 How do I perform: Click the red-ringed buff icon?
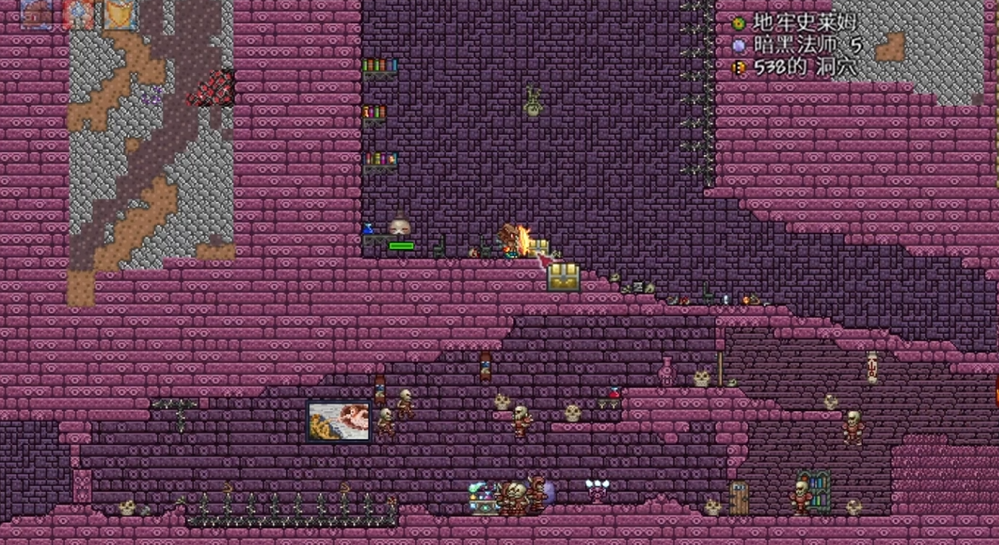click(x=78, y=14)
